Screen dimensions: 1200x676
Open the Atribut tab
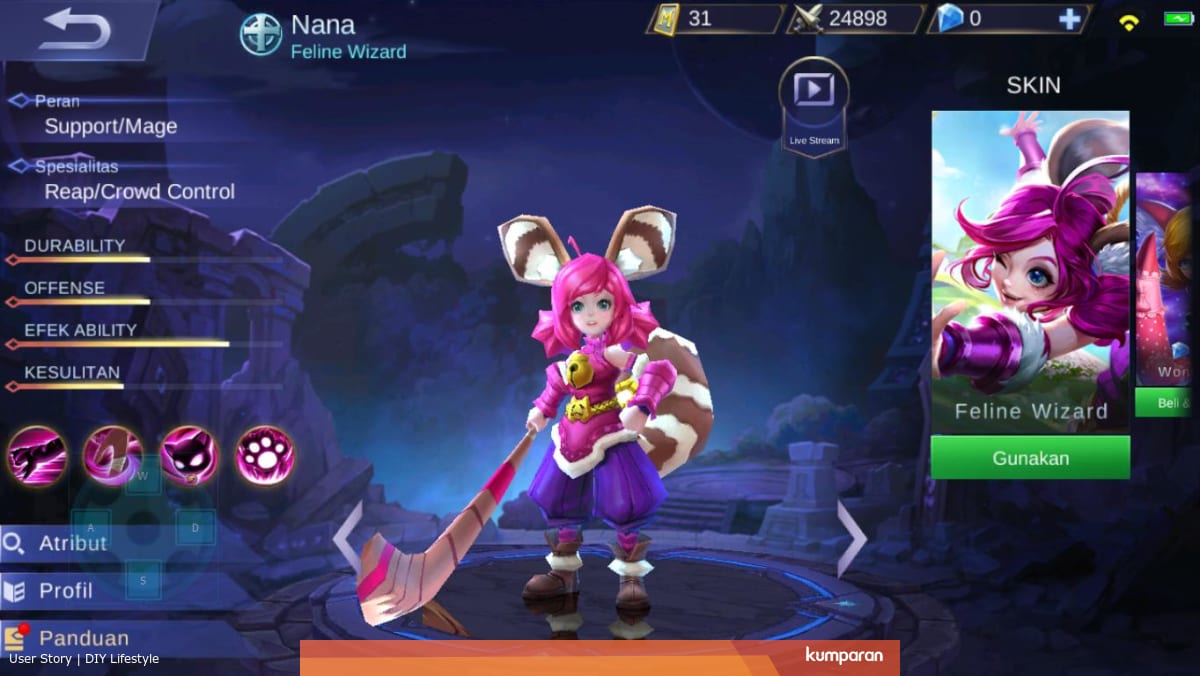pyautogui.click(x=72, y=543)
